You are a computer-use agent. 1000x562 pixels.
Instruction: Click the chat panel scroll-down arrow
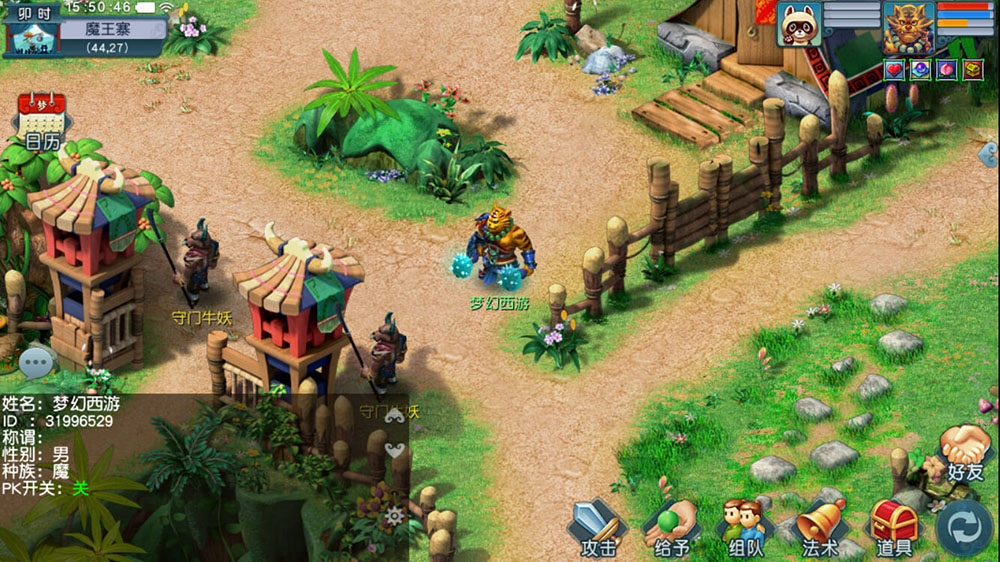point(395,450)
